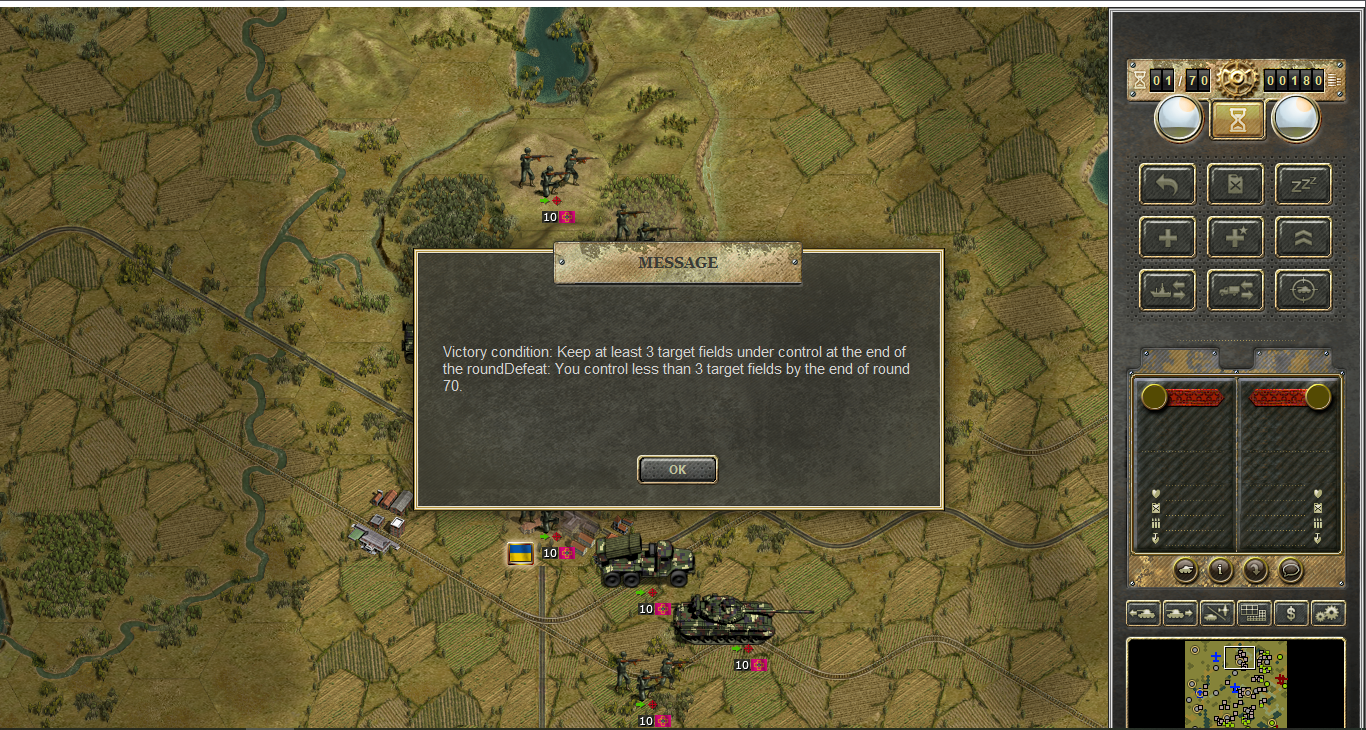The image size is (1366, 730).
Task: Toggle the truck transport swap button
Action: click(1236, 290)
